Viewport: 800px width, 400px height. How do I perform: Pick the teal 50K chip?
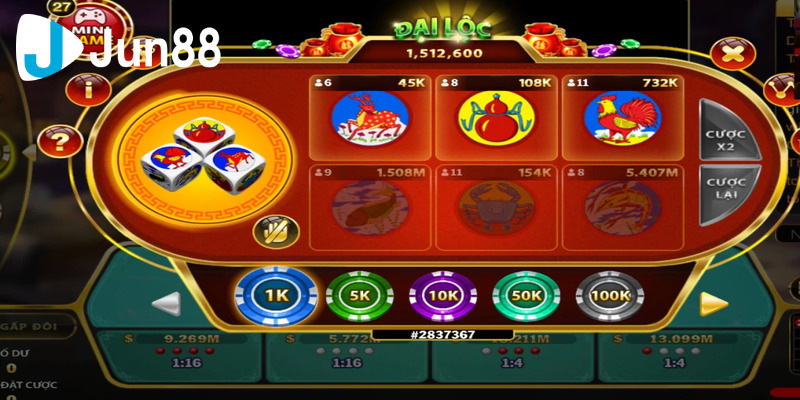[526, 296]
